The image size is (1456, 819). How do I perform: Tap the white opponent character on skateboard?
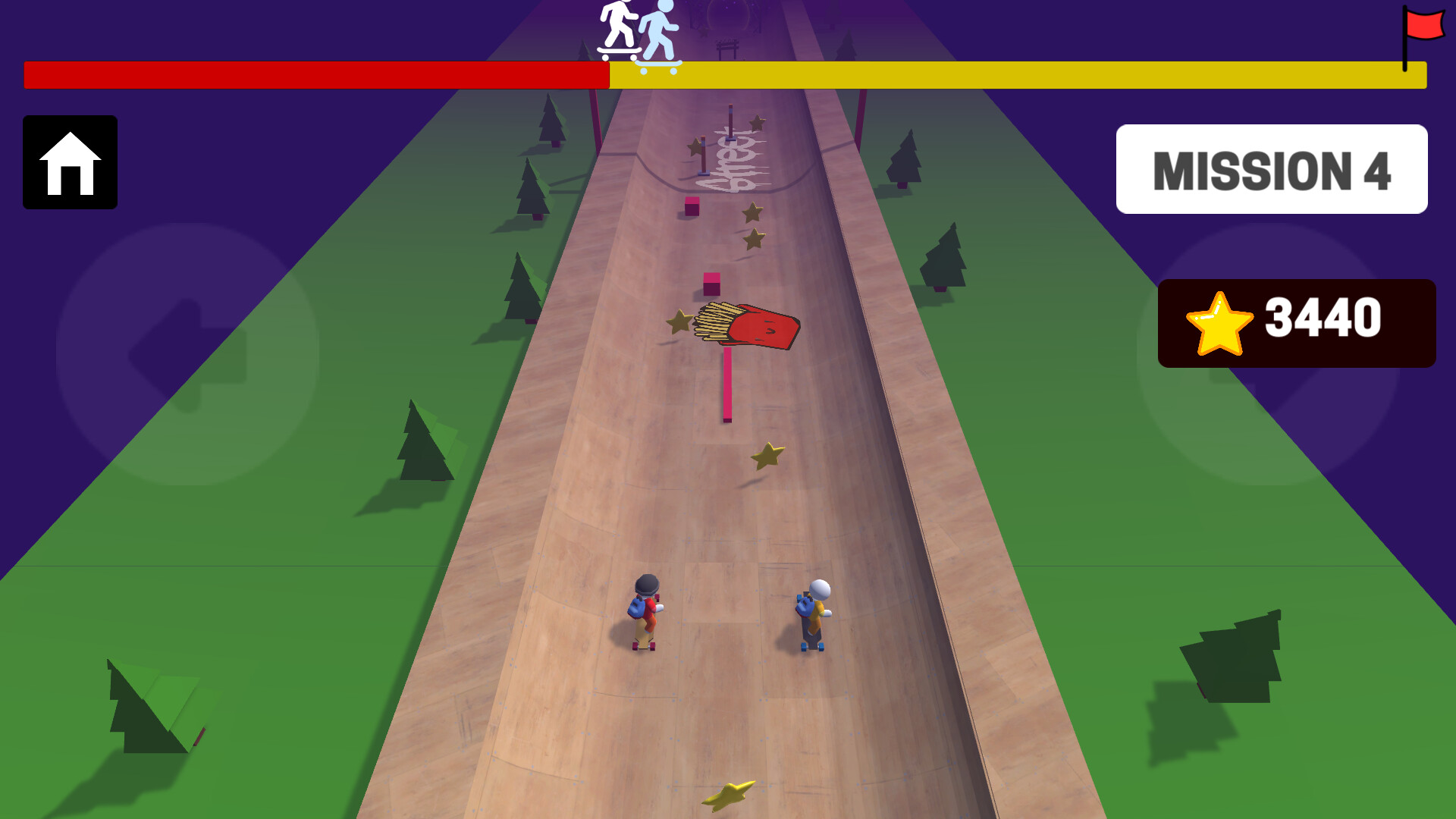pos(813,610)
